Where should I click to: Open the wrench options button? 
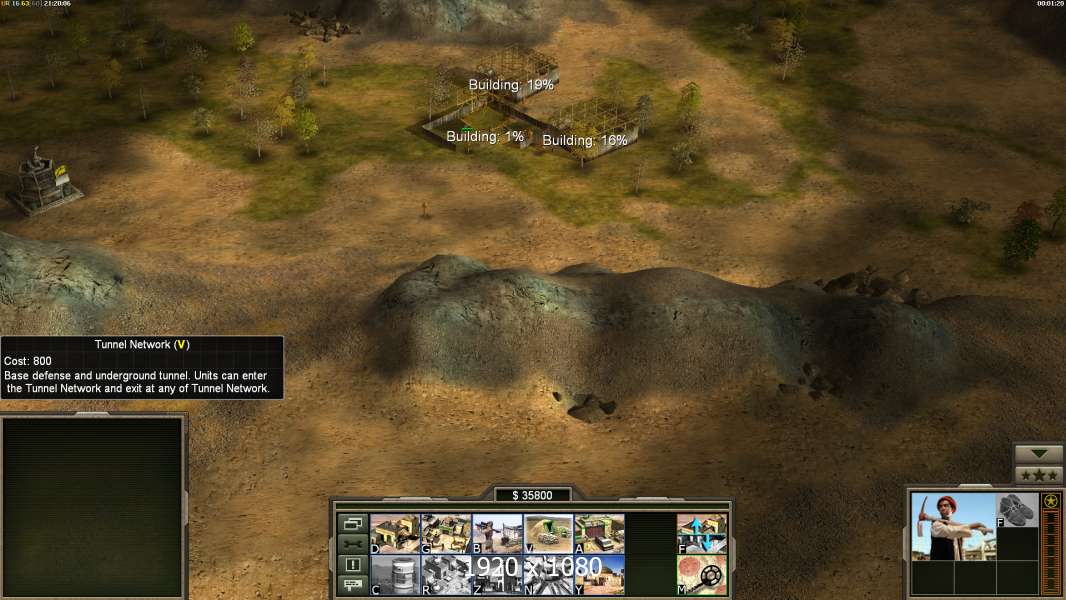tap(352, 544)
